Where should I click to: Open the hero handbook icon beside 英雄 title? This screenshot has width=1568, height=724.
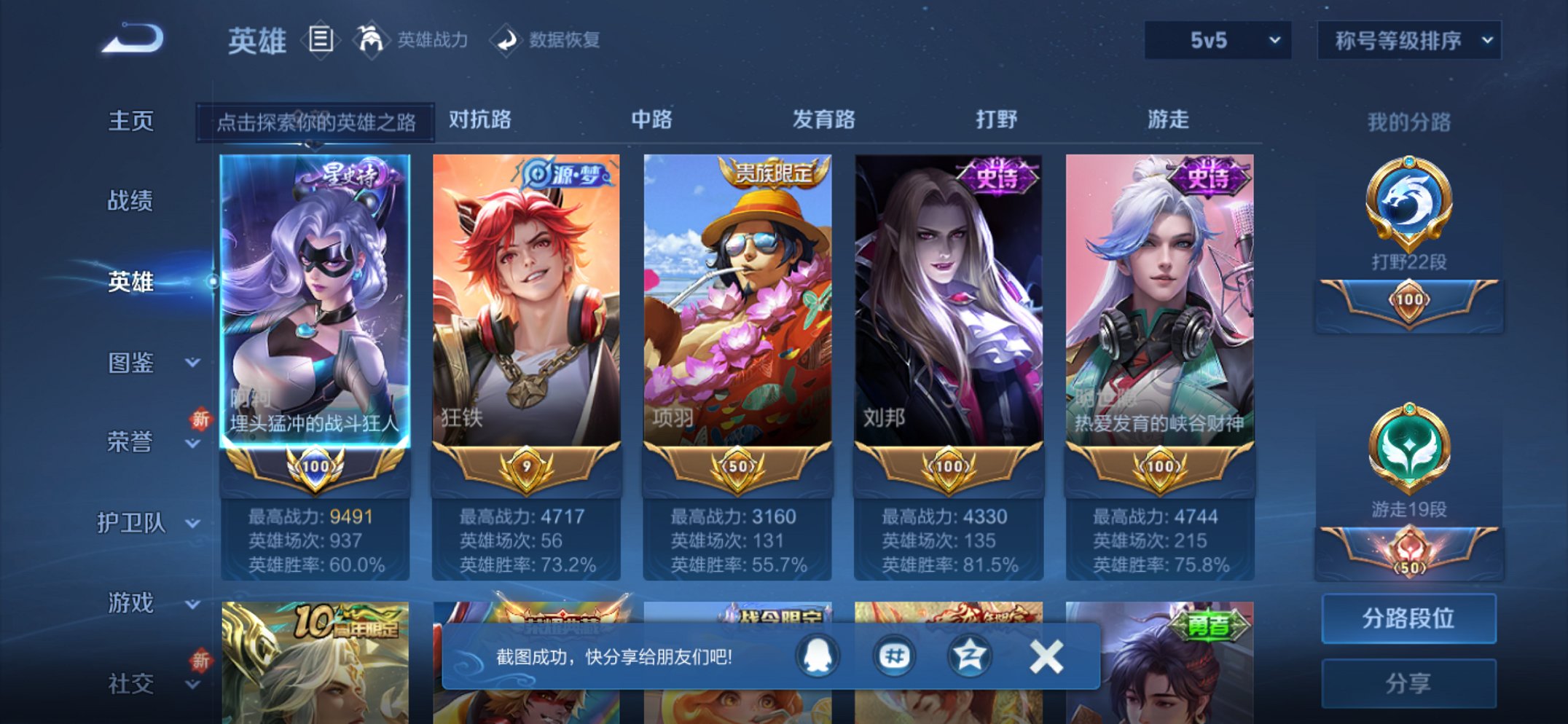321,40
